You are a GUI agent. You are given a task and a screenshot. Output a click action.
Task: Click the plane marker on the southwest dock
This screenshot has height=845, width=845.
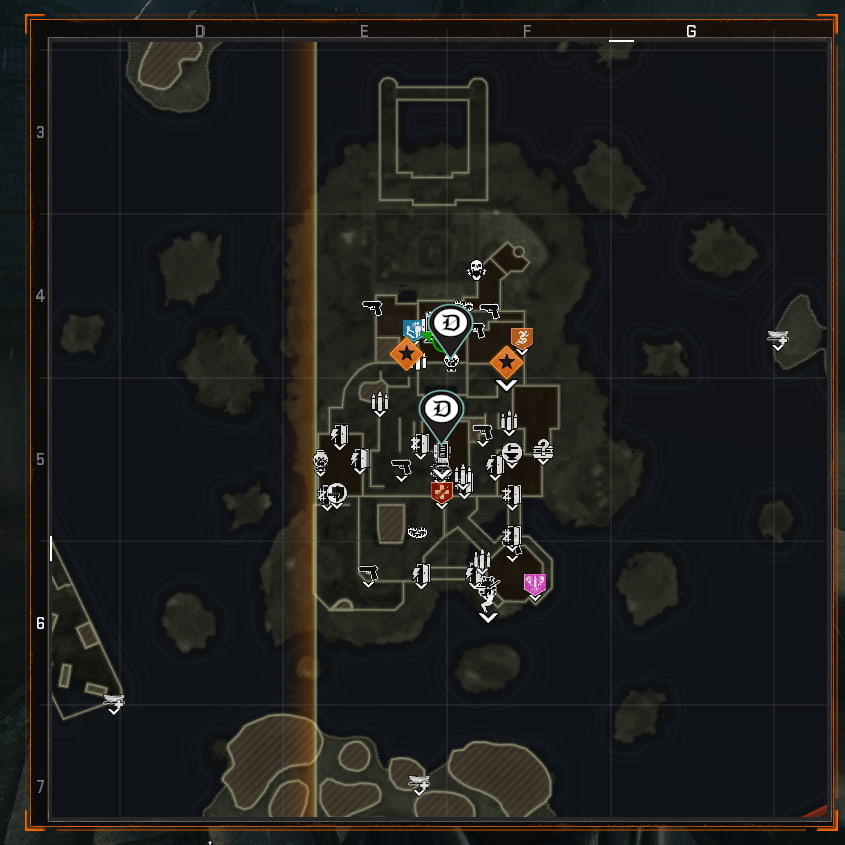tap(115, 702)
